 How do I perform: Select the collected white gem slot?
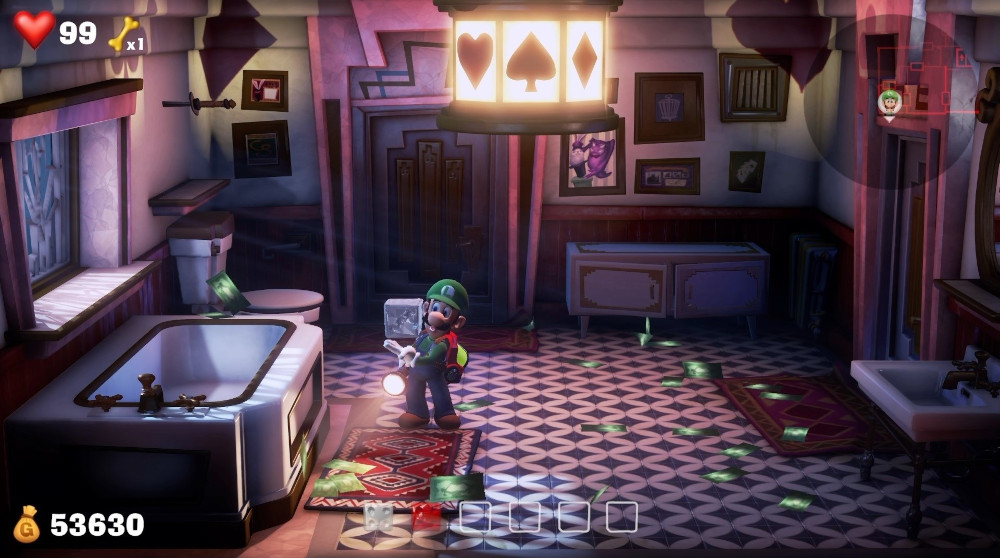pos(377,516)
